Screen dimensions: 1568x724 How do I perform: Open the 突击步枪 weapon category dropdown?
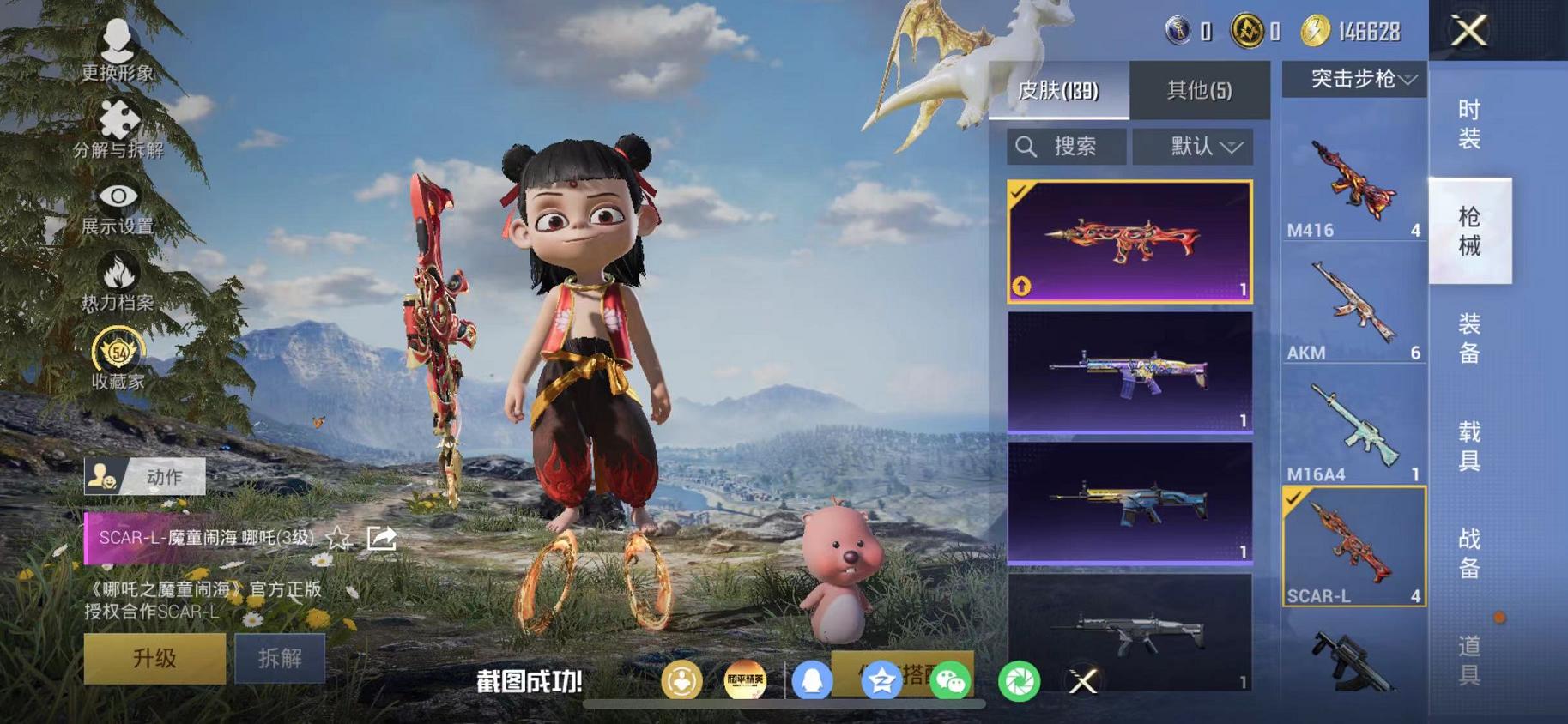pos(1356,80)
